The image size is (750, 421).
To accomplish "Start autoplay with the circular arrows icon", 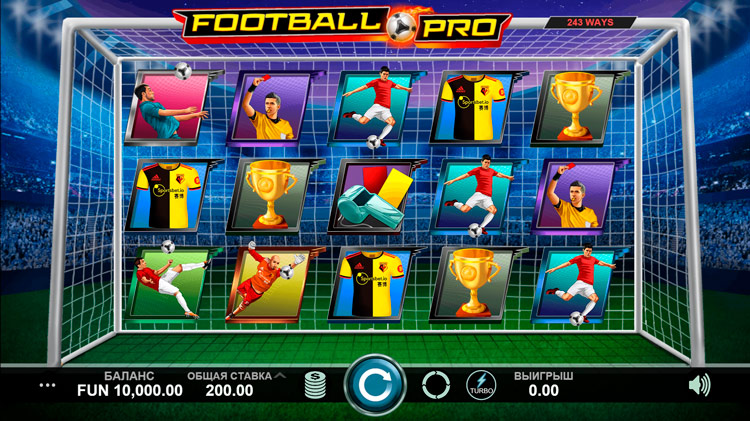I will click(436, 385).
